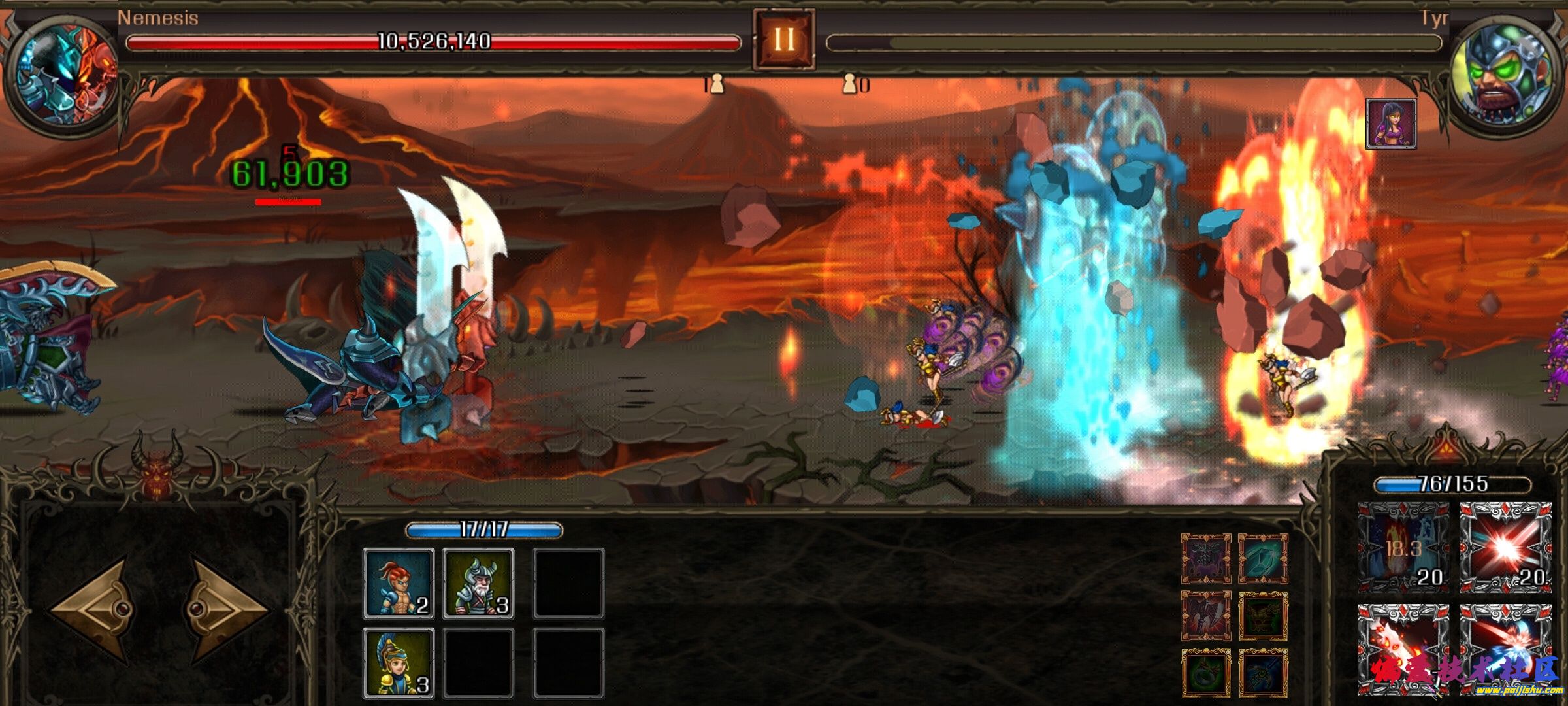Use the flaming sword skill

1403,648
